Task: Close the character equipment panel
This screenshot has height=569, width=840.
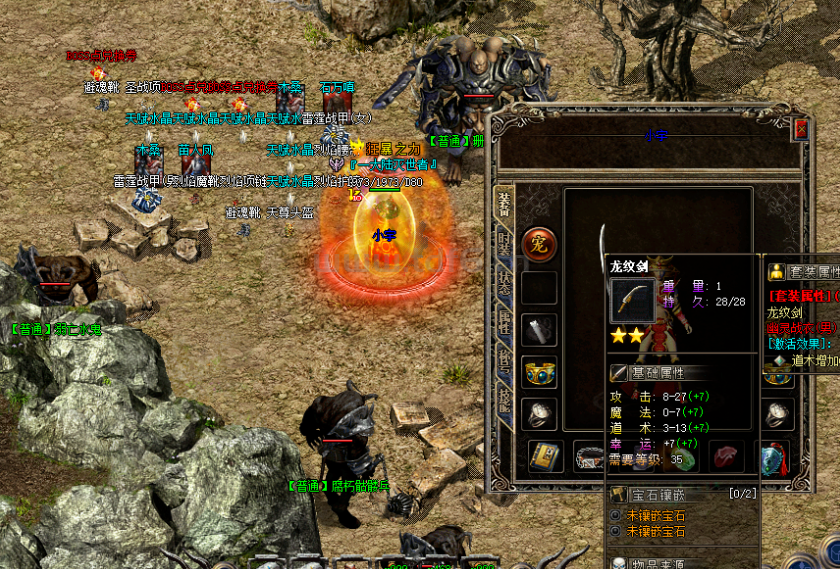Action: [x=800, y=129]
